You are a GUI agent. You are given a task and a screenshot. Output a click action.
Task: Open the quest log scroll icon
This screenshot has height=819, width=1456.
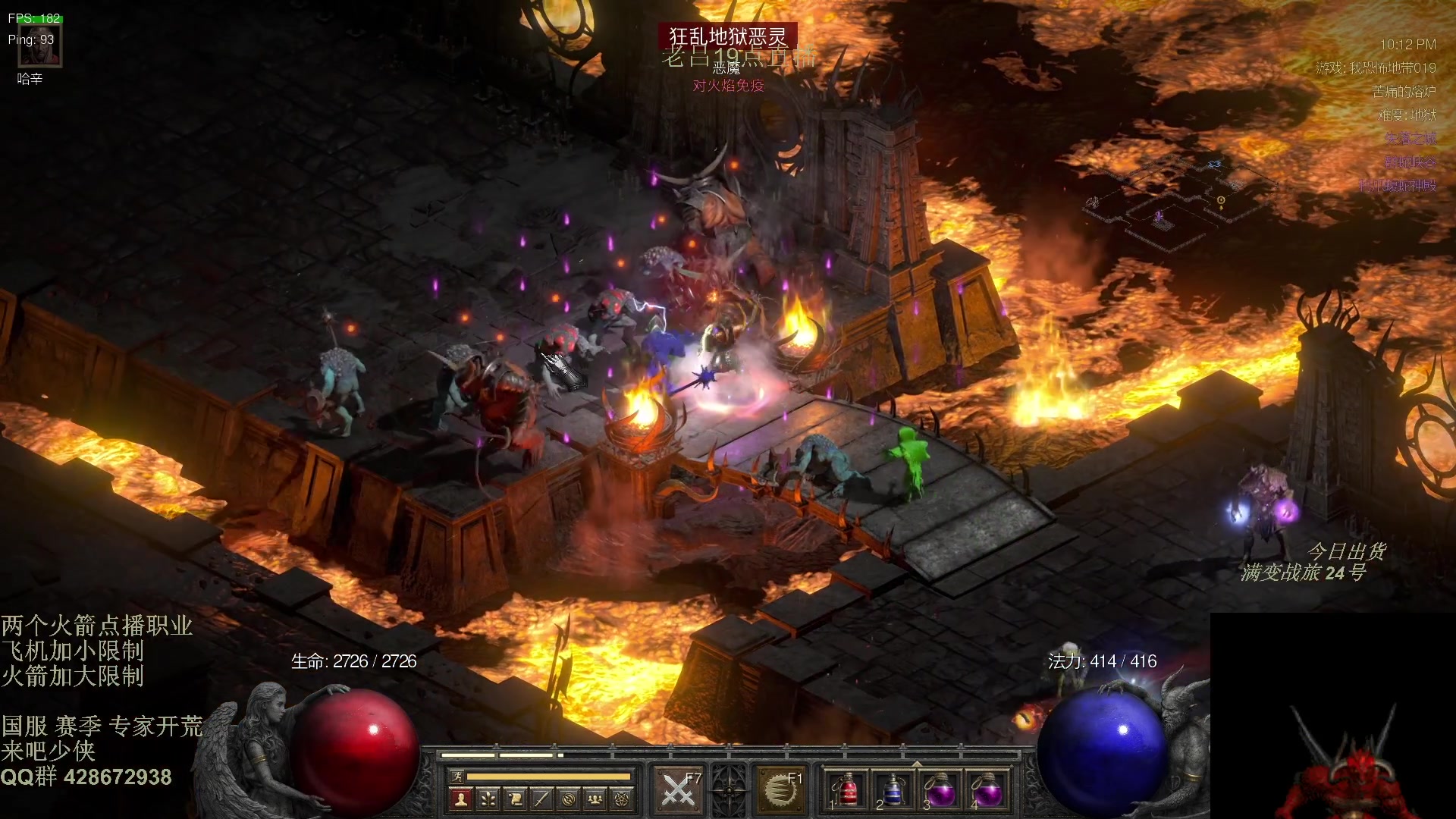pyautogui.click(x=514, y=799)
